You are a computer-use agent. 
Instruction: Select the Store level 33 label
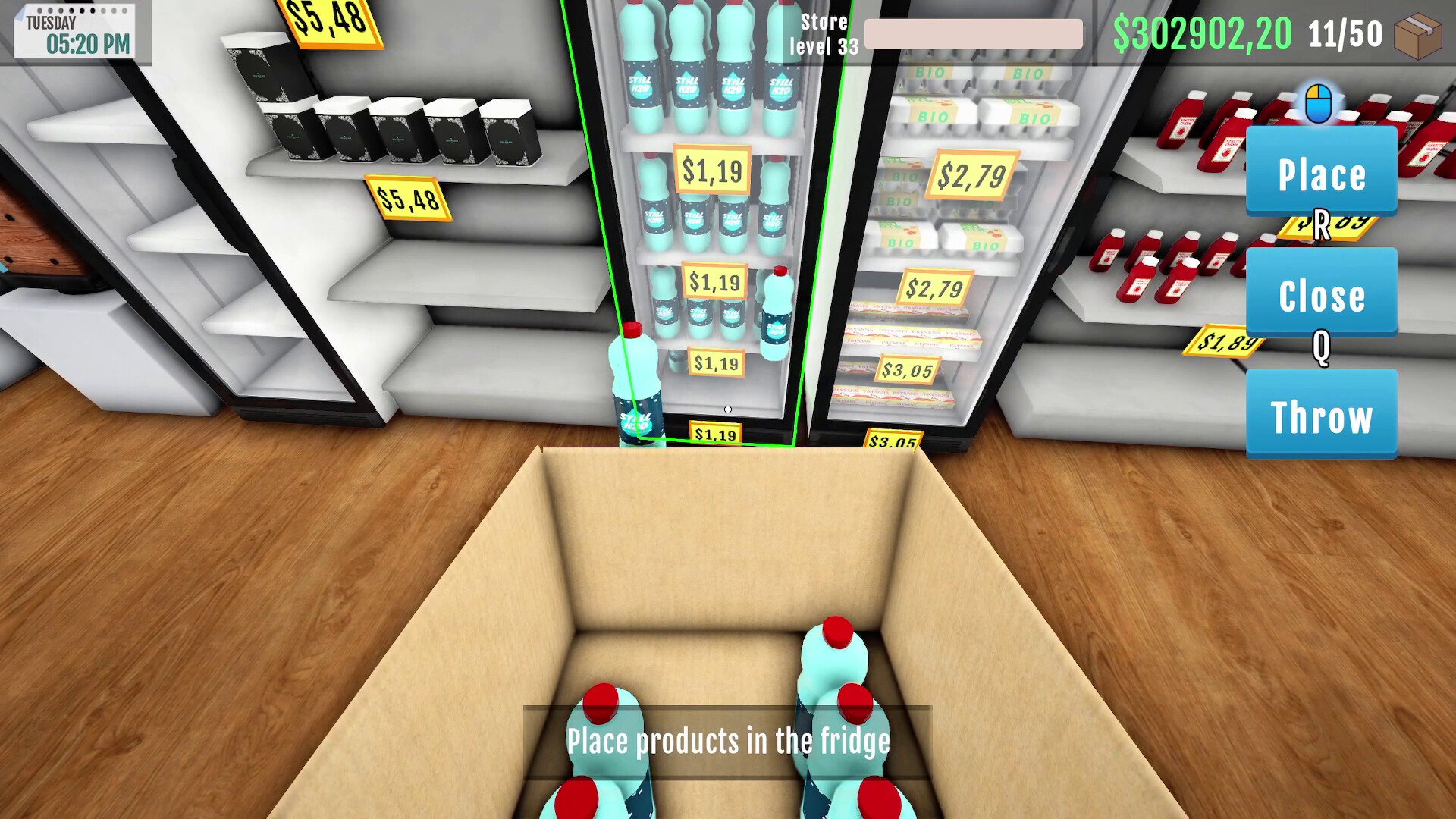coord(824,34)
